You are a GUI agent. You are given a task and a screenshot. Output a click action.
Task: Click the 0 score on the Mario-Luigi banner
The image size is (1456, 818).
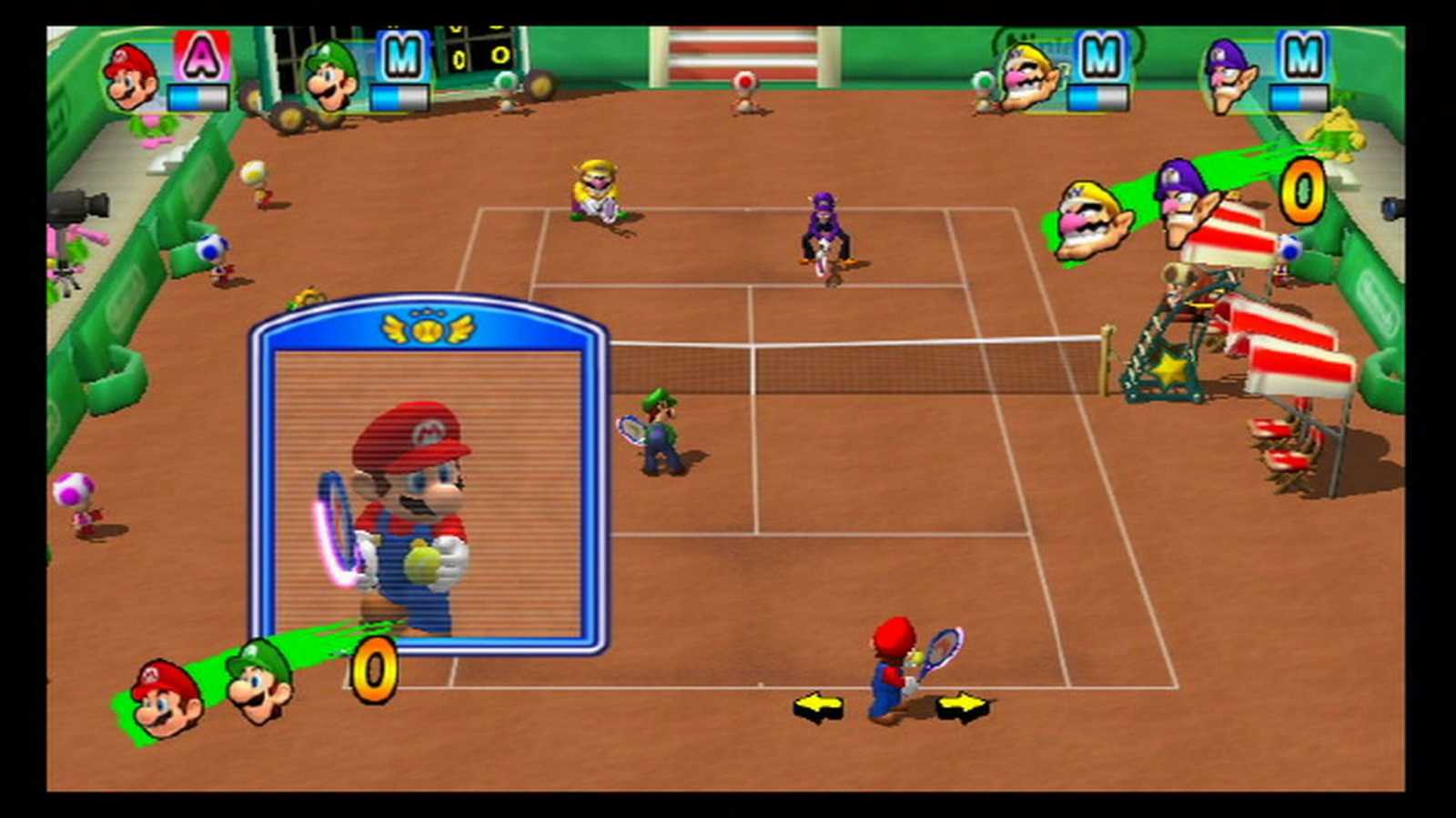click(373, 673)
